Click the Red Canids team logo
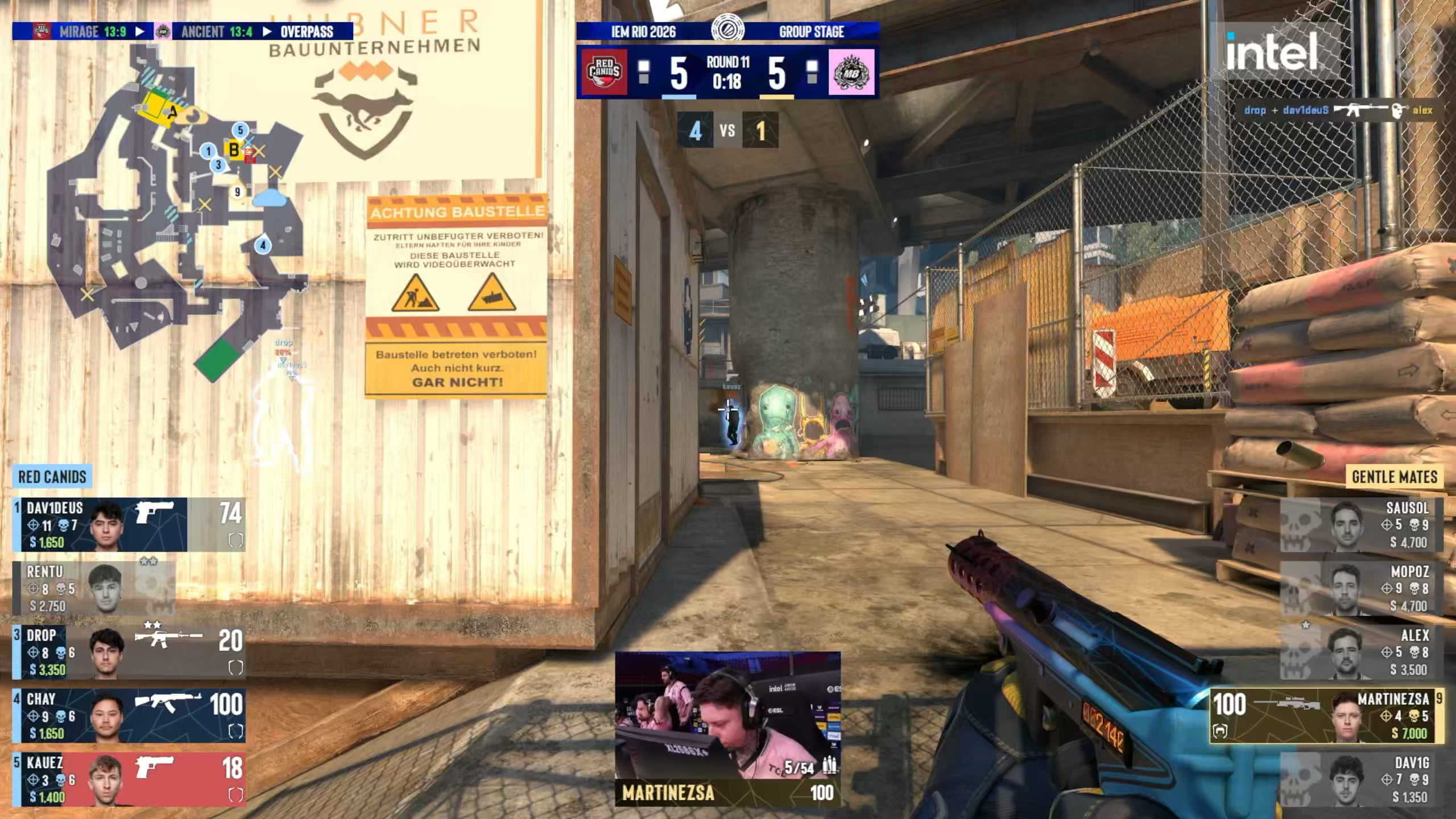The image size is (1456, 819). (604, 72)
